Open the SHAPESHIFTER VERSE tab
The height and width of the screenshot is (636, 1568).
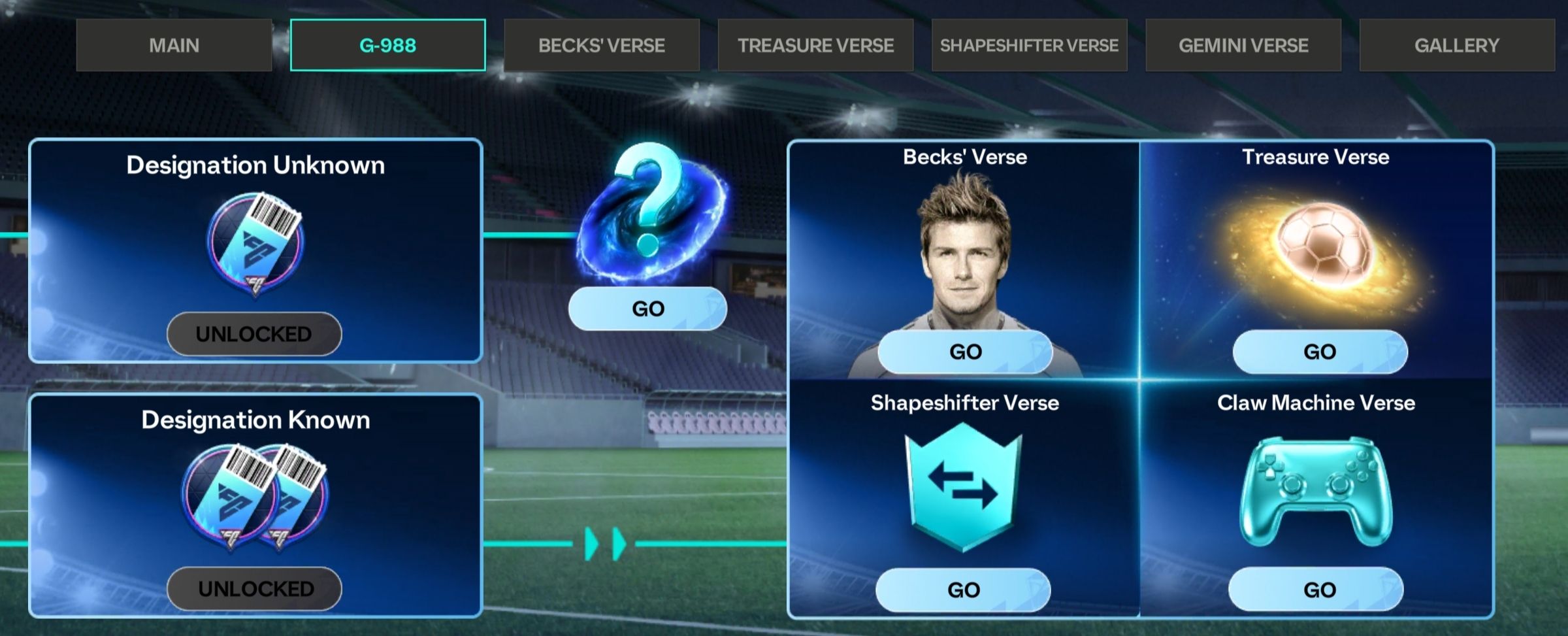[x=1029, y=45]
